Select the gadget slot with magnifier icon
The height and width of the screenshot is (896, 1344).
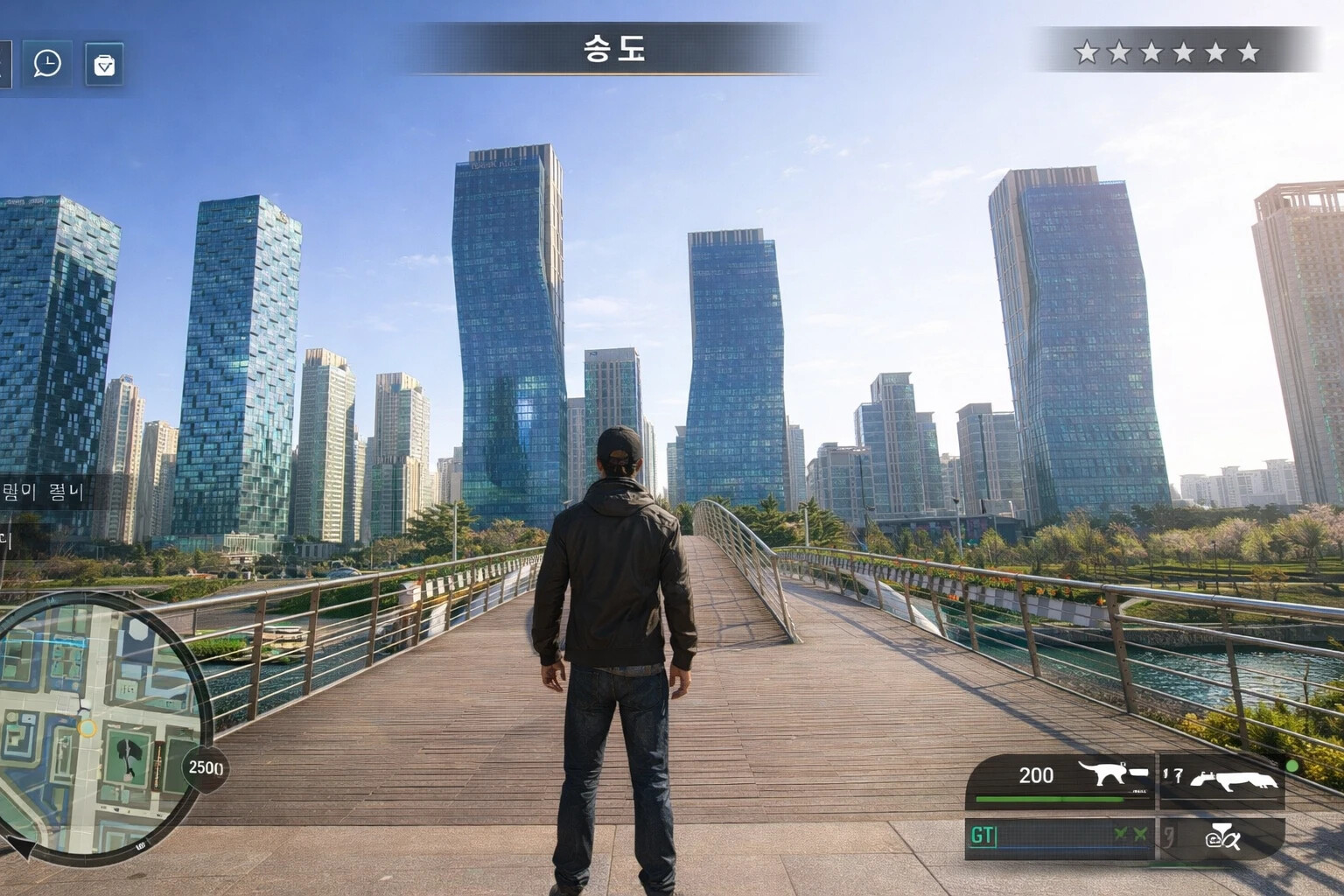[x=1222, y=837]
